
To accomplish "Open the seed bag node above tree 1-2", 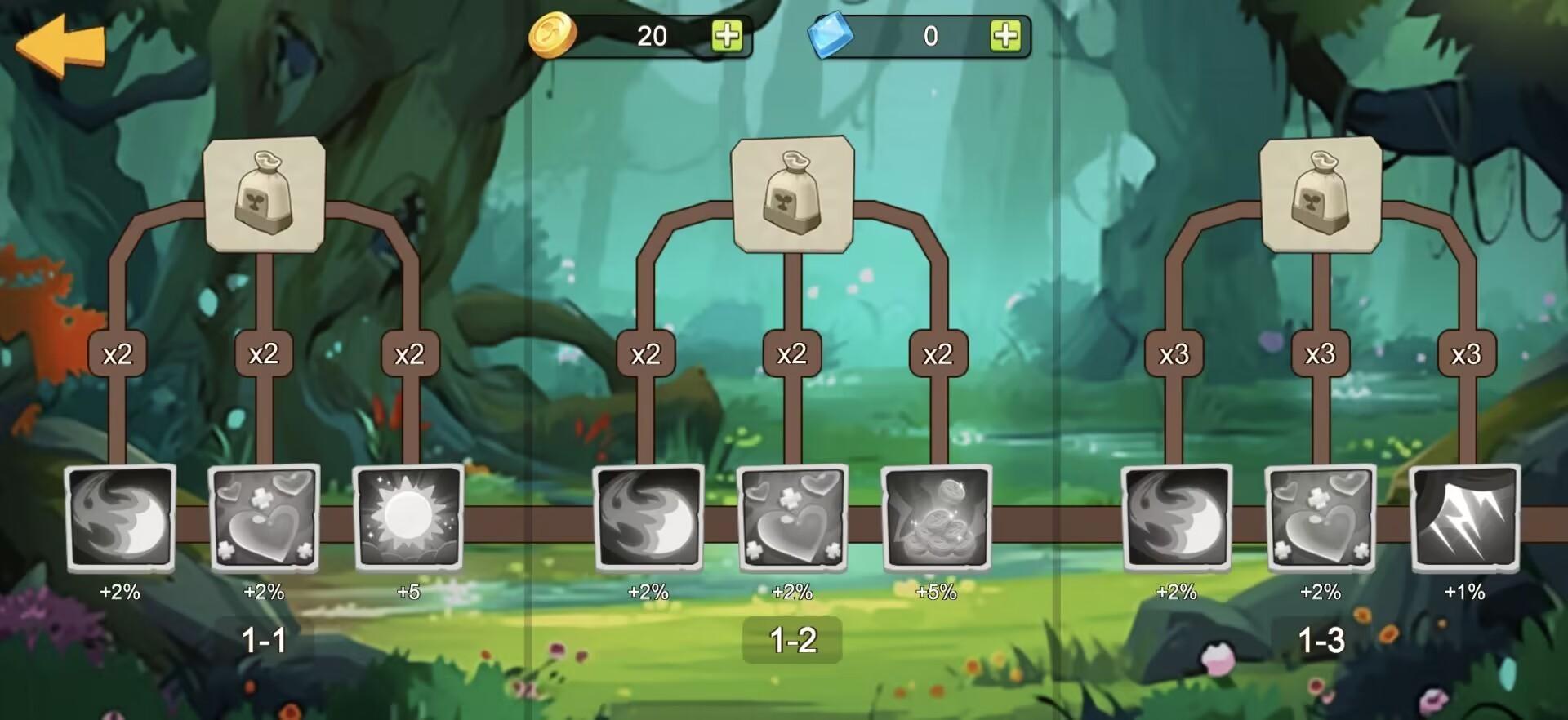I will (791, 194).
